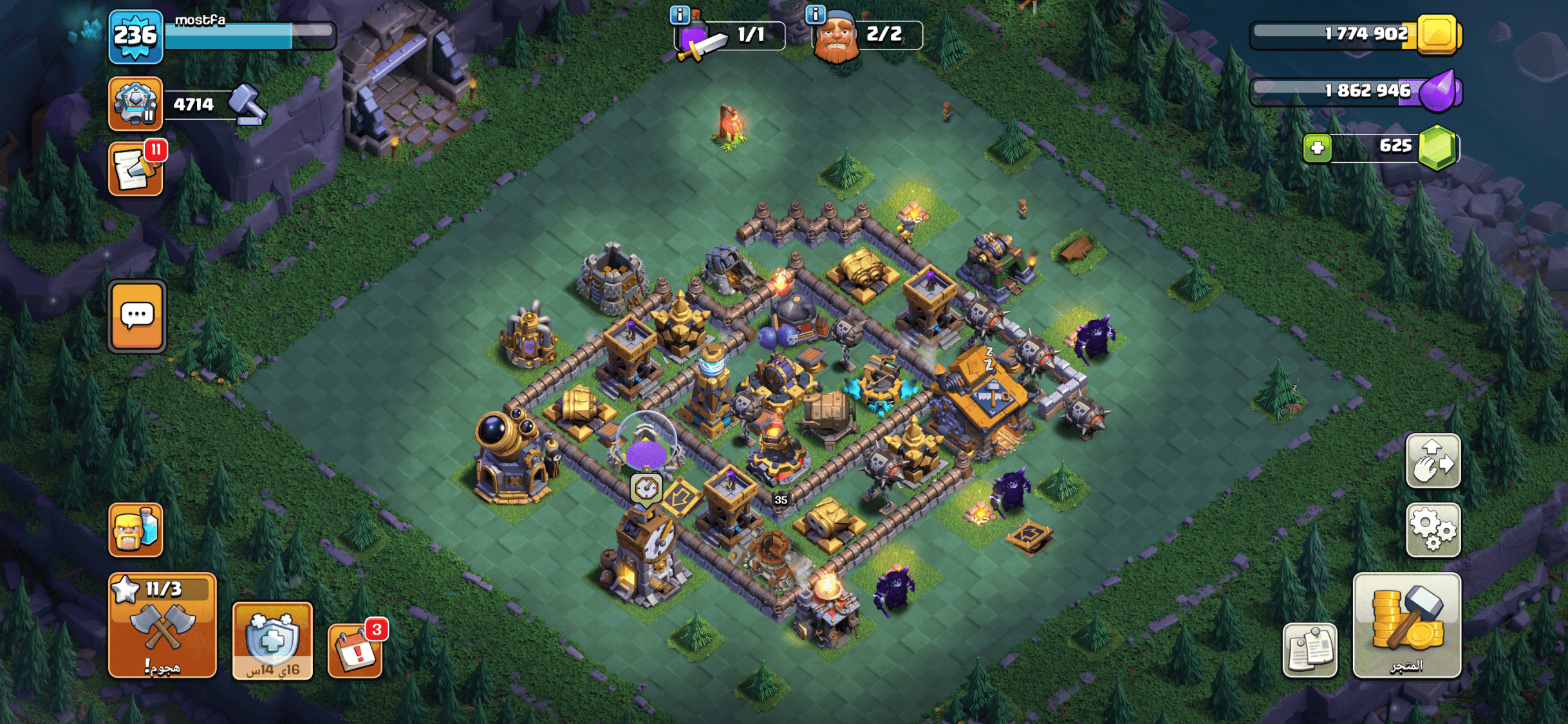Open the mail with 11 notifications
Image resolution: width=1568 pixels, height=724 pixels.
point(136,169)
